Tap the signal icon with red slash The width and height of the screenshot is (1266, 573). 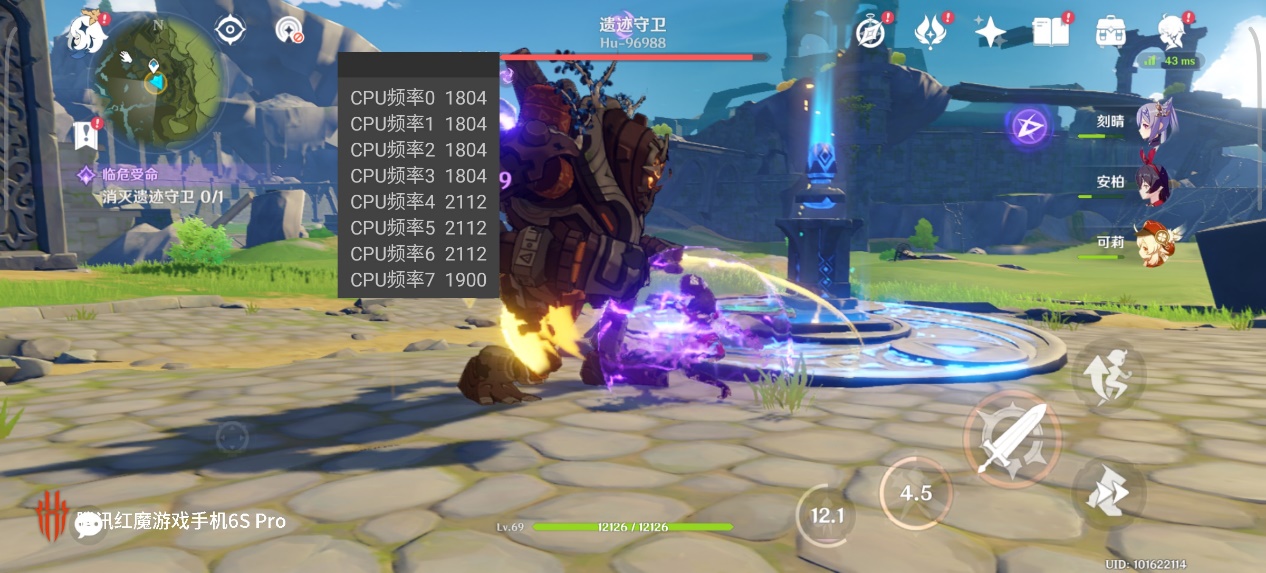(x=289, y=31)
